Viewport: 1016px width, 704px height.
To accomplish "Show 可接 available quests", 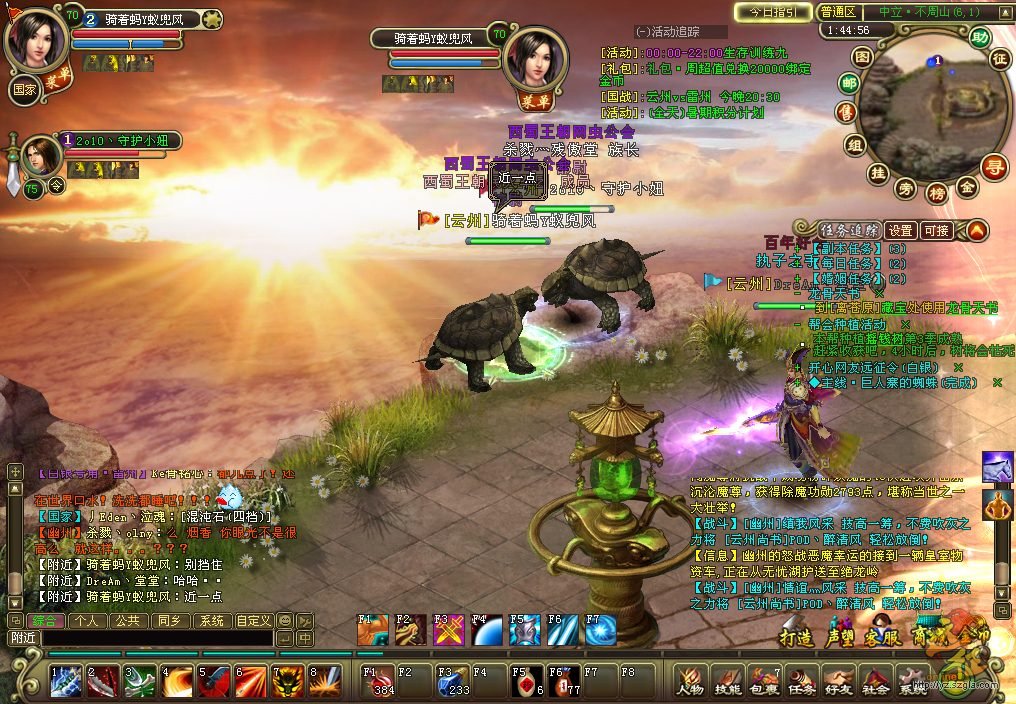I will (x=937, y=230).
